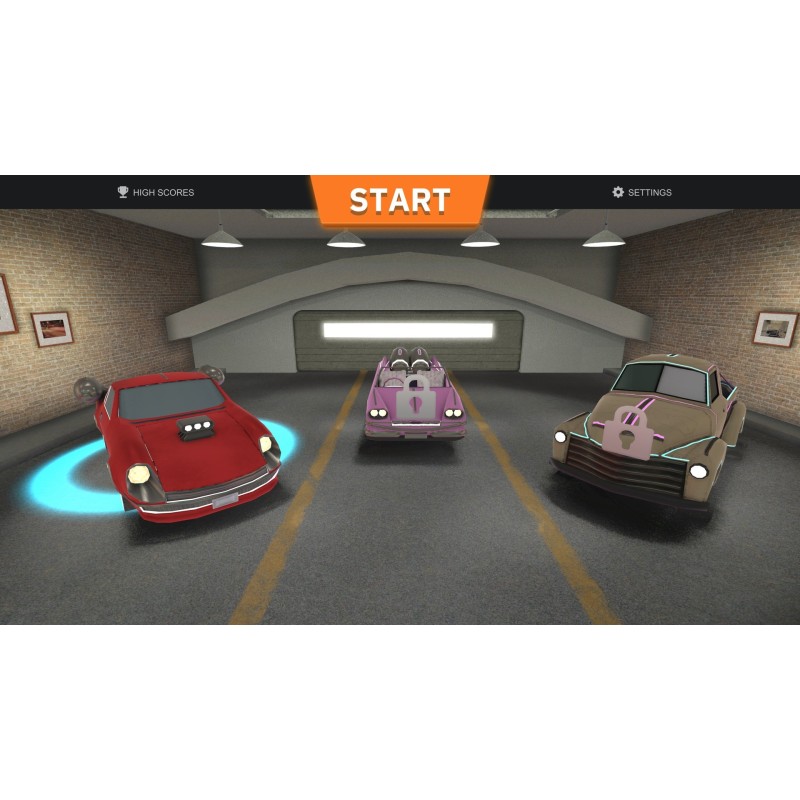Open the High Scores screen

(x=156, y=192)
